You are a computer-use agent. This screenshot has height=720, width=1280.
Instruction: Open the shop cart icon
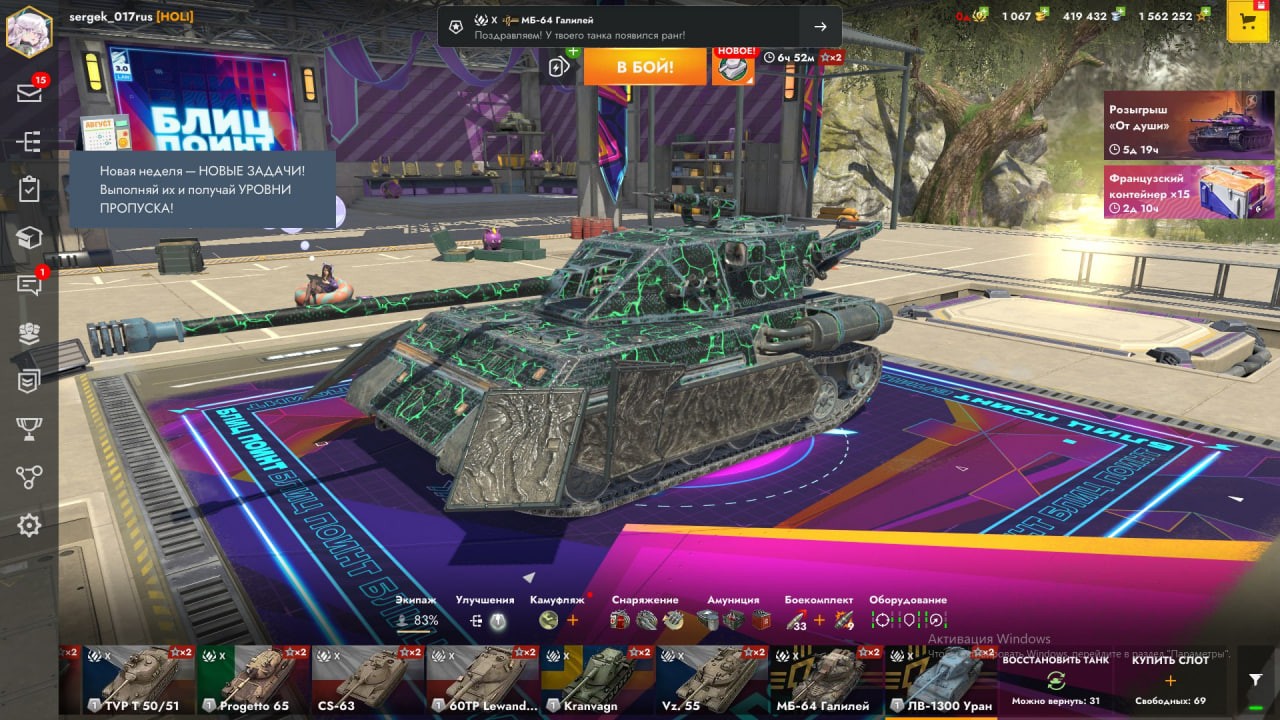[1247, 21]
